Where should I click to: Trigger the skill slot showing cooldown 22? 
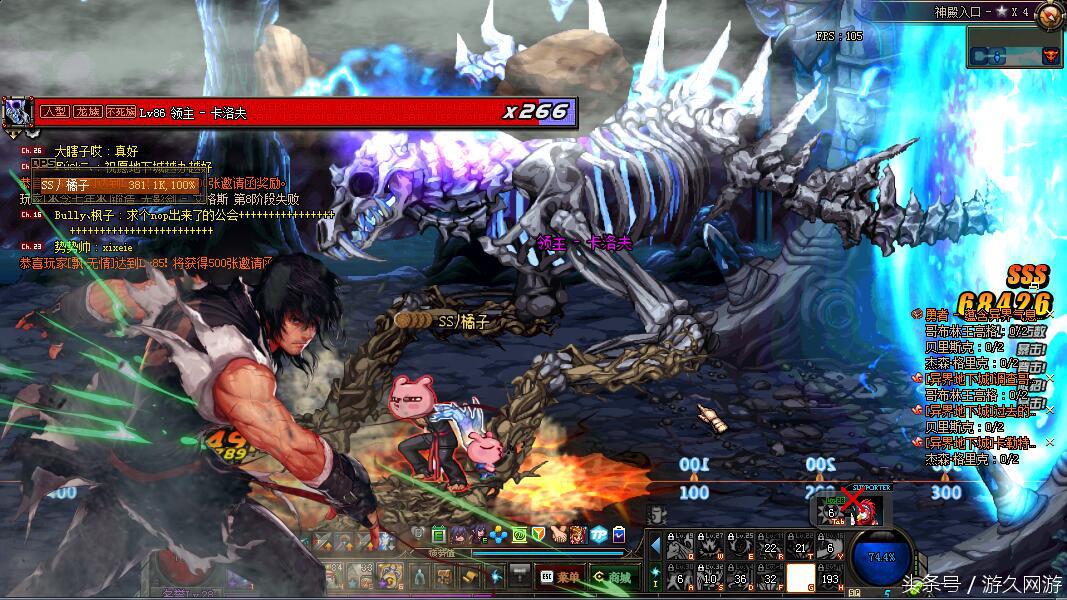pos(770,545)
